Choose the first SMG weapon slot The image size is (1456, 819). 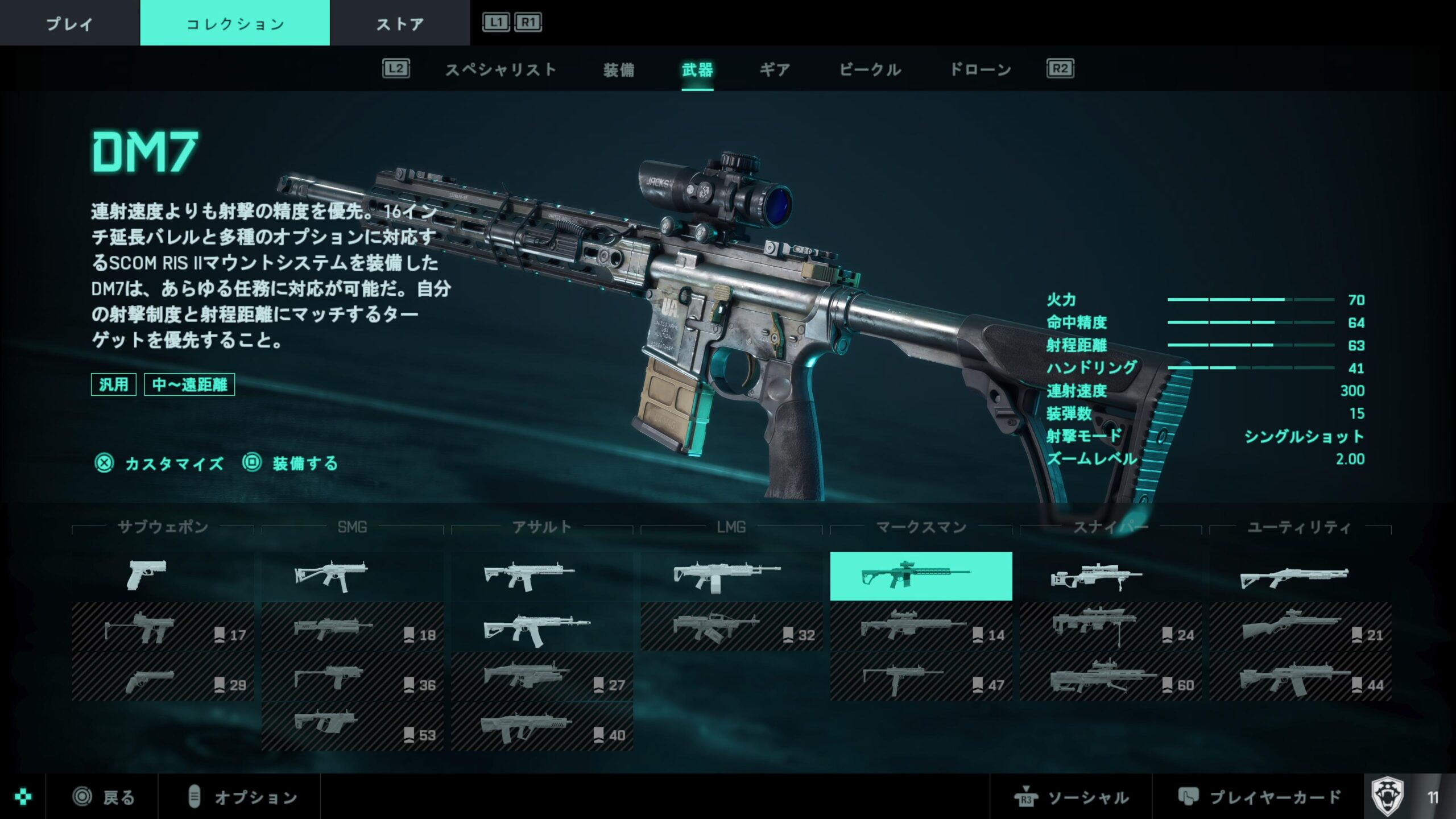click(352, 576)
